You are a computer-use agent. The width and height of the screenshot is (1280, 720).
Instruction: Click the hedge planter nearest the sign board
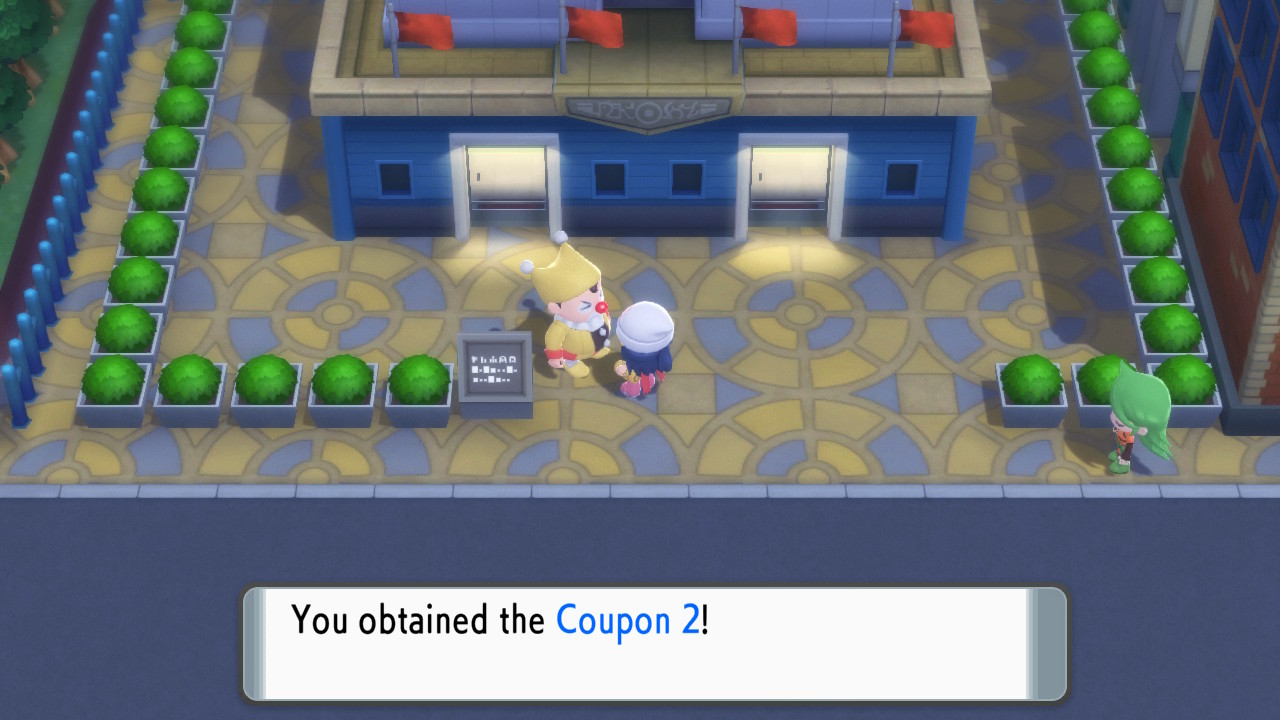click(420, 378)
